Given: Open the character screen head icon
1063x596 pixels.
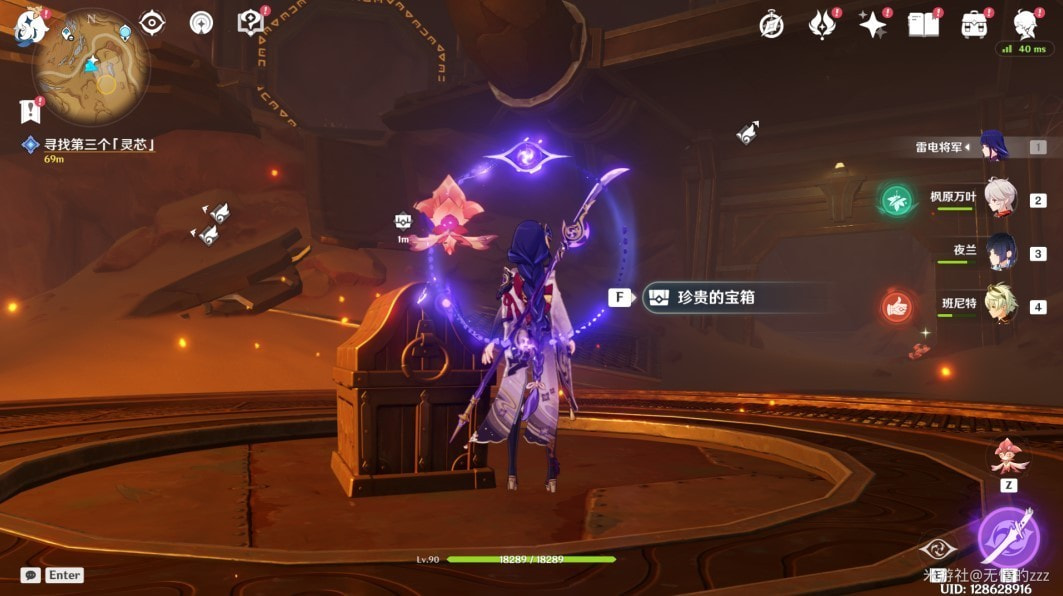Looking at the screenshot, I should click(x=1025, y=23).
